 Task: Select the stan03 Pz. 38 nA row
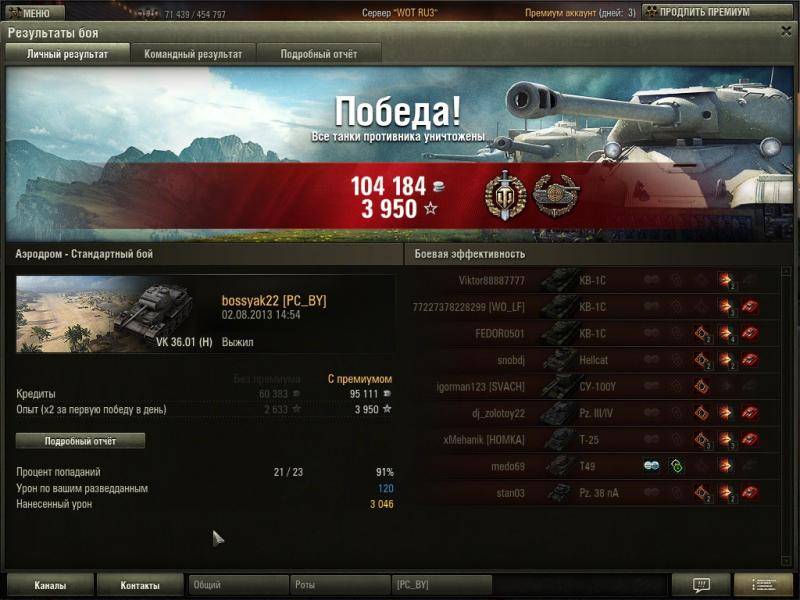[590, 492]
